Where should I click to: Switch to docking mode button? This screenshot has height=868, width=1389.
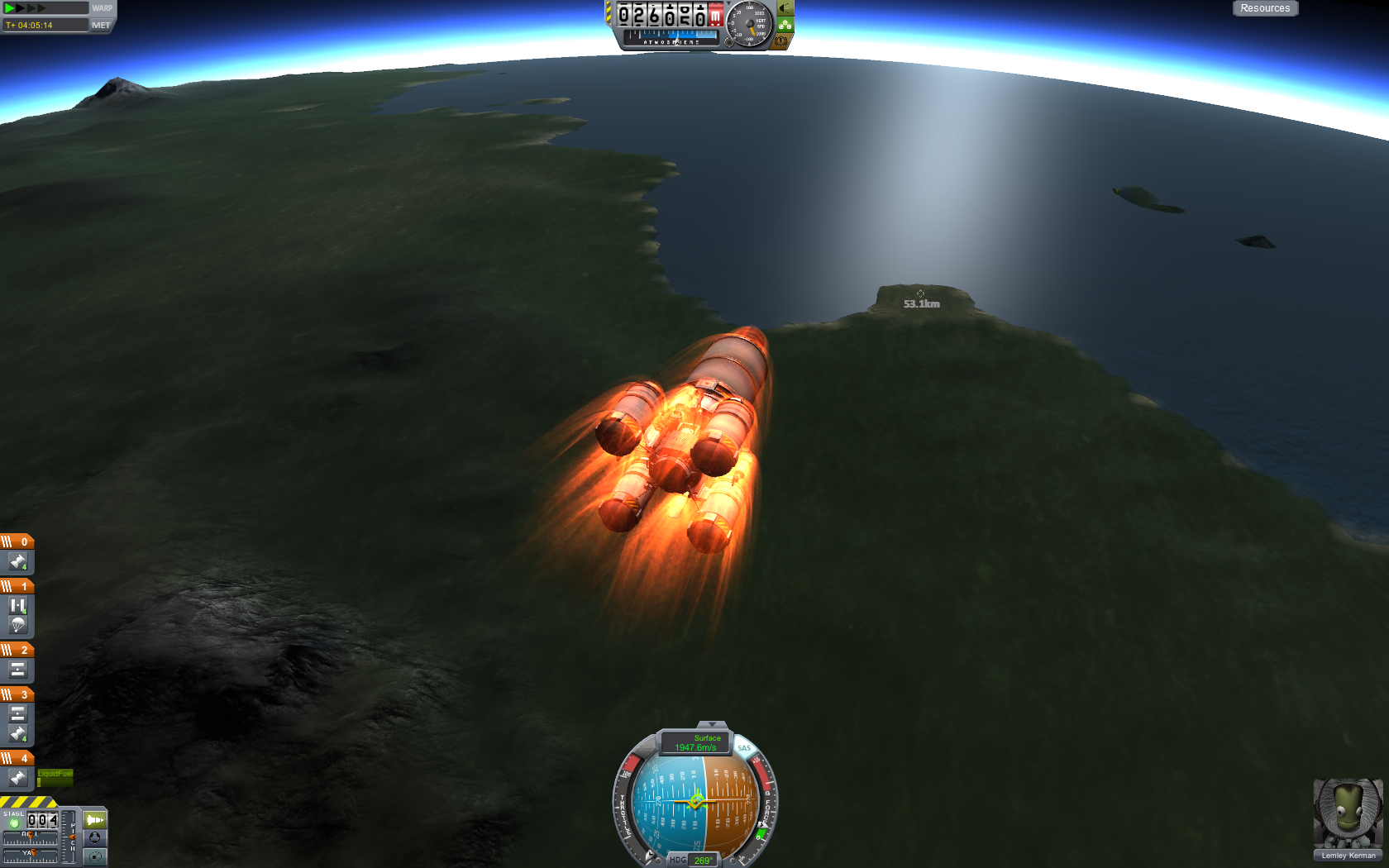click(95, 837)
